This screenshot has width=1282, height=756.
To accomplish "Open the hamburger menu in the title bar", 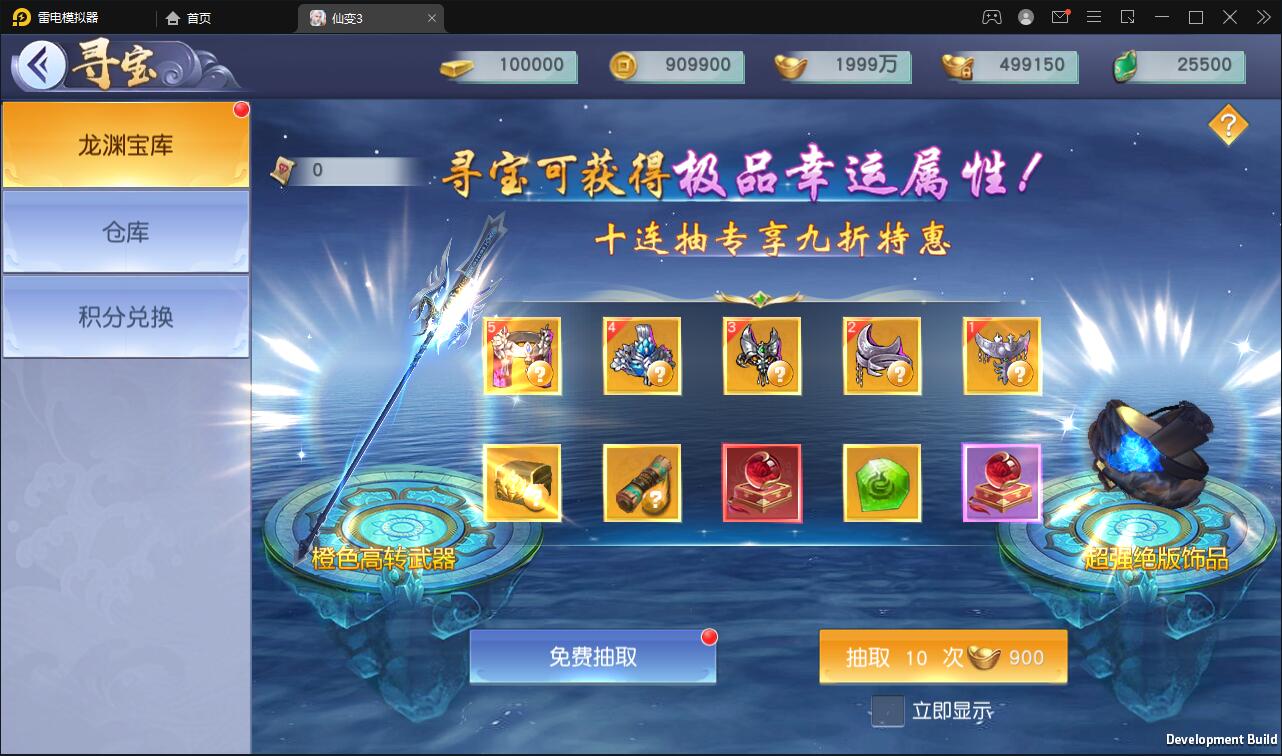I will click(1094, 17).
